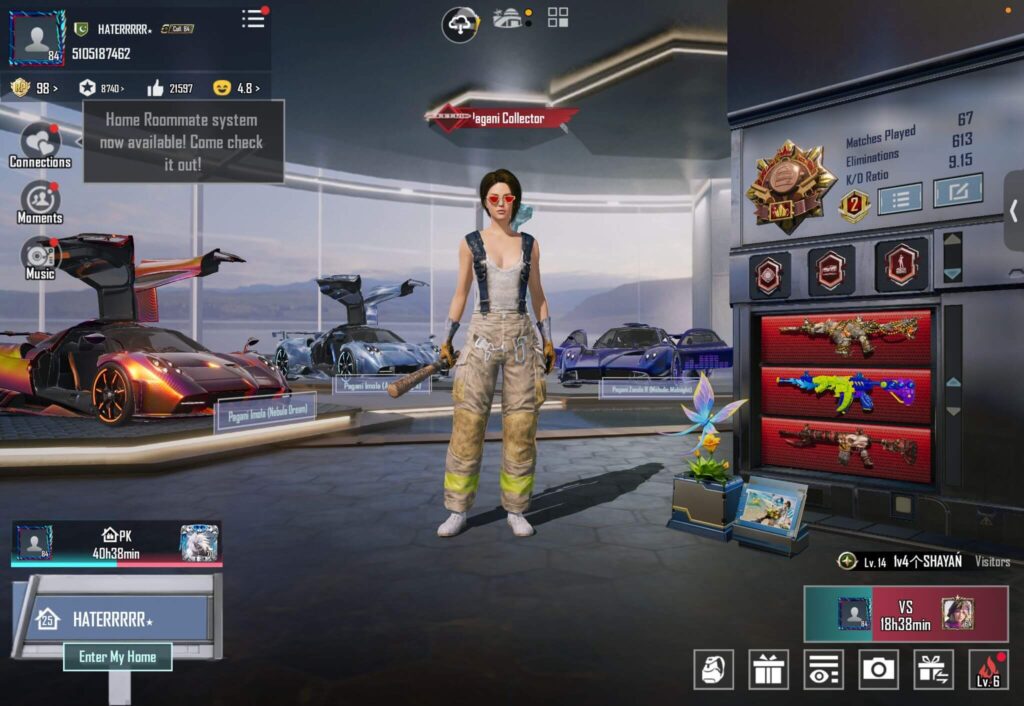Open the four-square grid menu icon
1024x706 pixels.
click(x=558, y=17)
